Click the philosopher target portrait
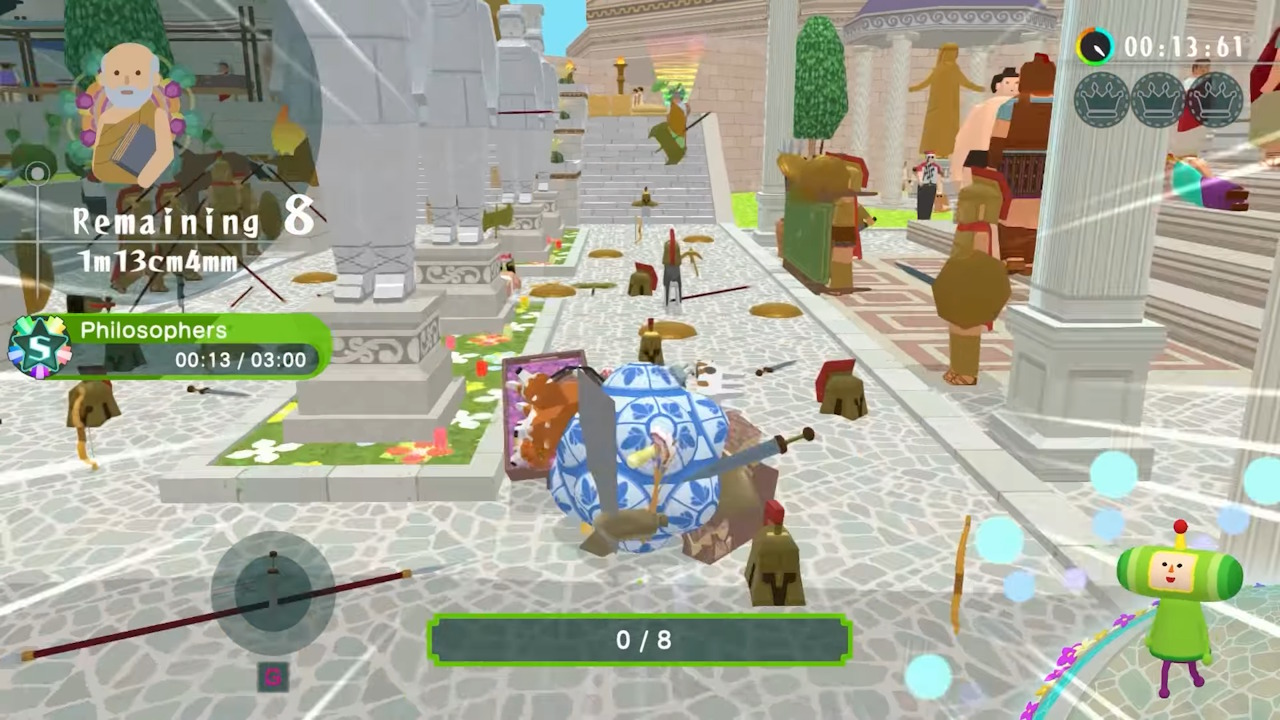This screenshot has width=1280, height=720. click(x=130, y=112)
